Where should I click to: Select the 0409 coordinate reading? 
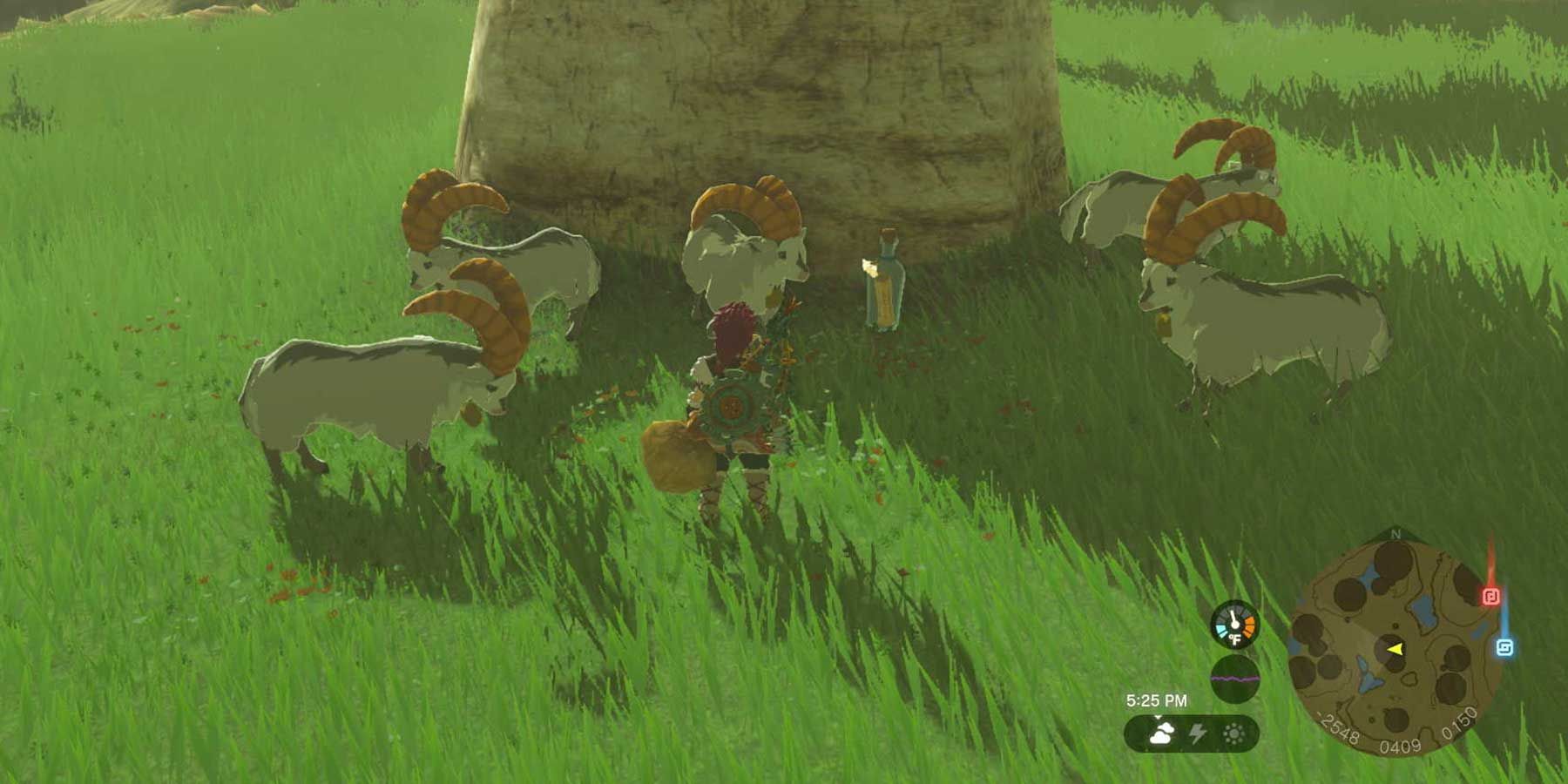coord(1399,745)
